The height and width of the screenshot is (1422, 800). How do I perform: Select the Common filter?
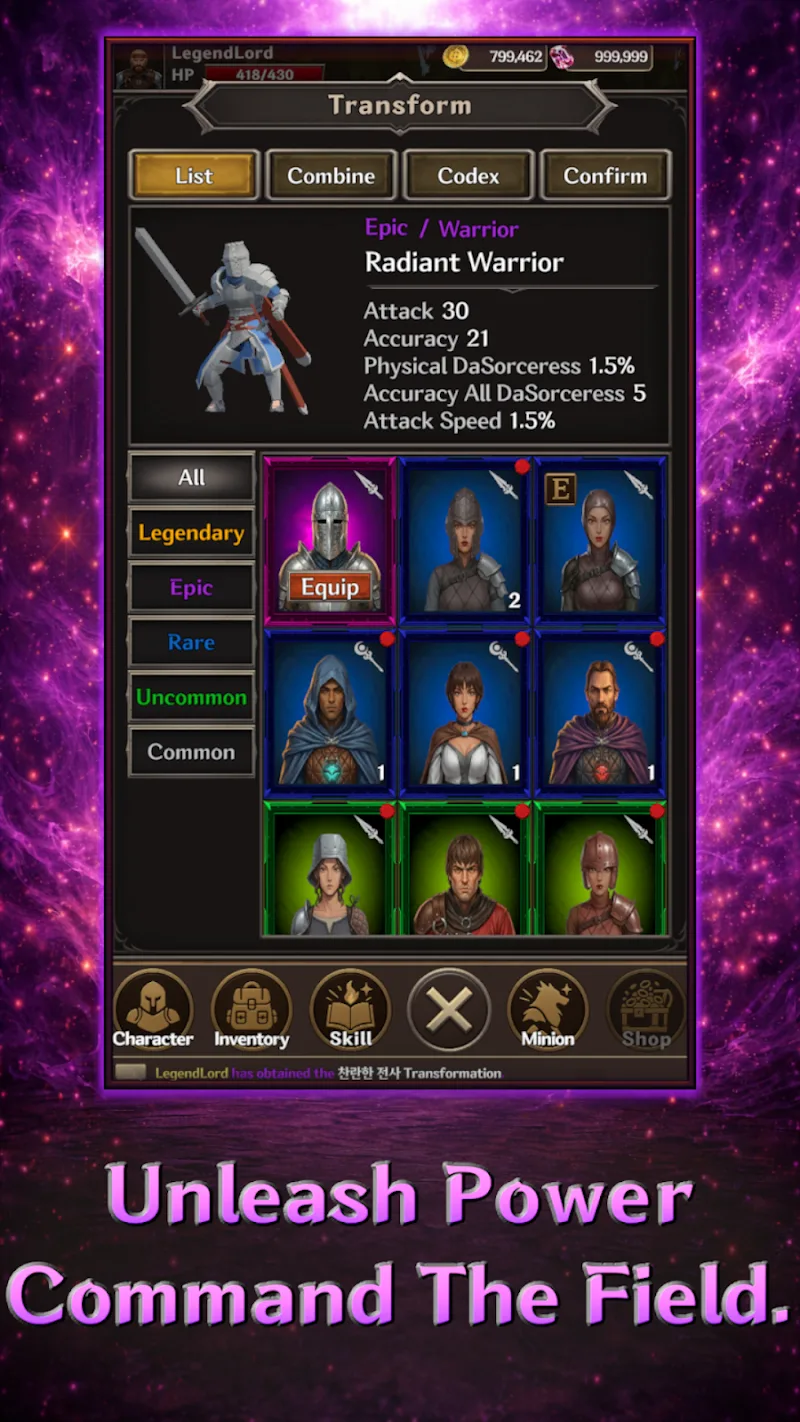click(x=191, y=752)
